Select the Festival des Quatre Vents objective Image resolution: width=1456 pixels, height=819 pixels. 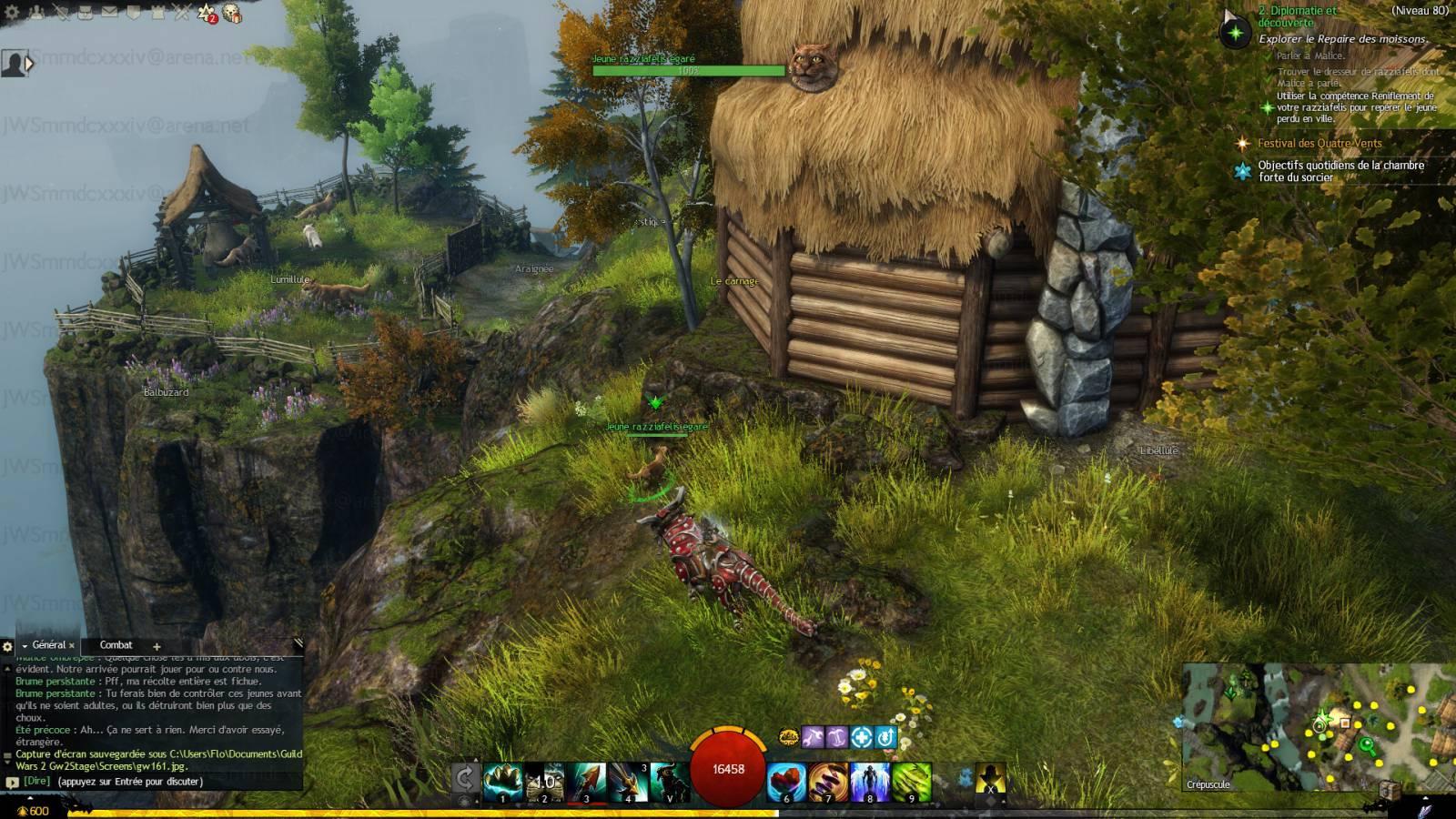point(1319,143)
